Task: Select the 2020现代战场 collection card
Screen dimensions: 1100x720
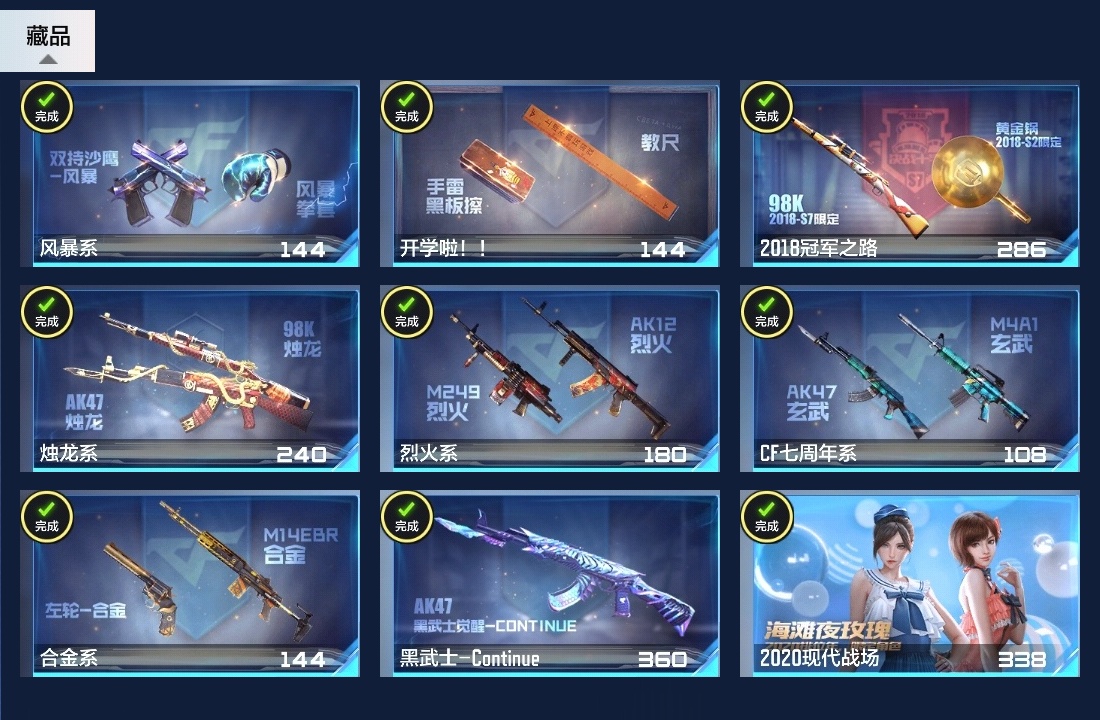Action: point(910,585)
